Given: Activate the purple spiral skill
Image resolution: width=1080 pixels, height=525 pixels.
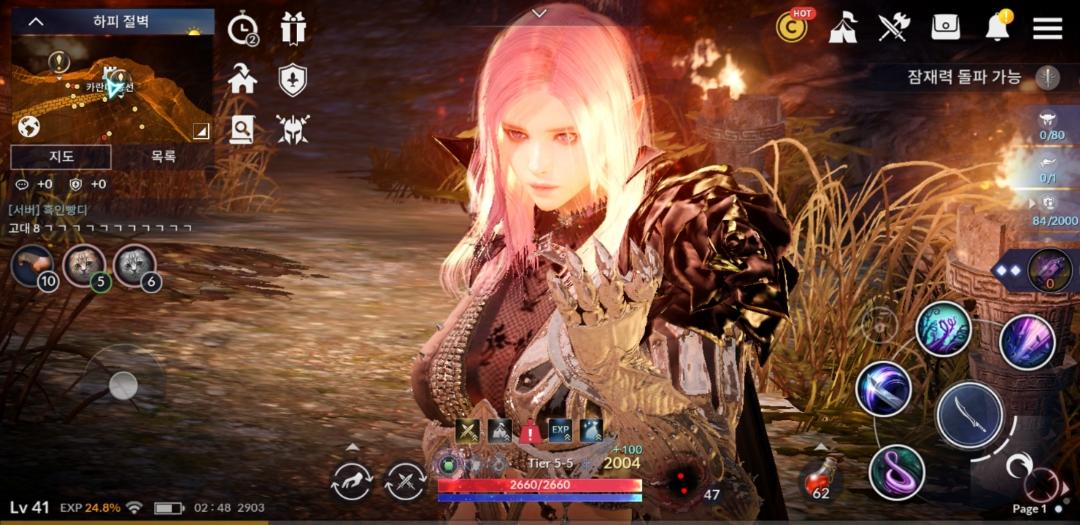Looking at the screenshot, I should click(x=896, y=472).
